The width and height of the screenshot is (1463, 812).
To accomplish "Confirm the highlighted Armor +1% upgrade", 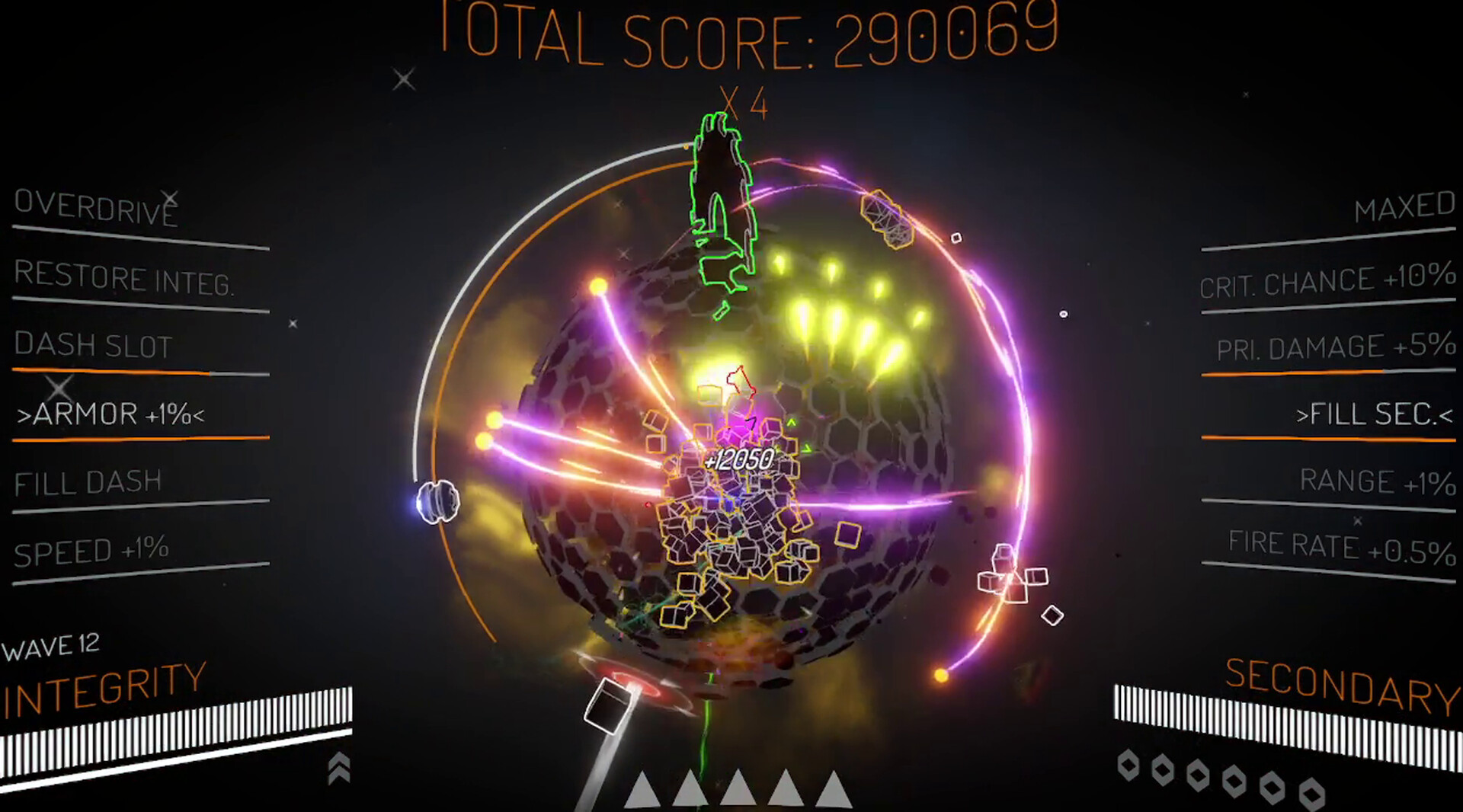I will [x=113, y=414].
